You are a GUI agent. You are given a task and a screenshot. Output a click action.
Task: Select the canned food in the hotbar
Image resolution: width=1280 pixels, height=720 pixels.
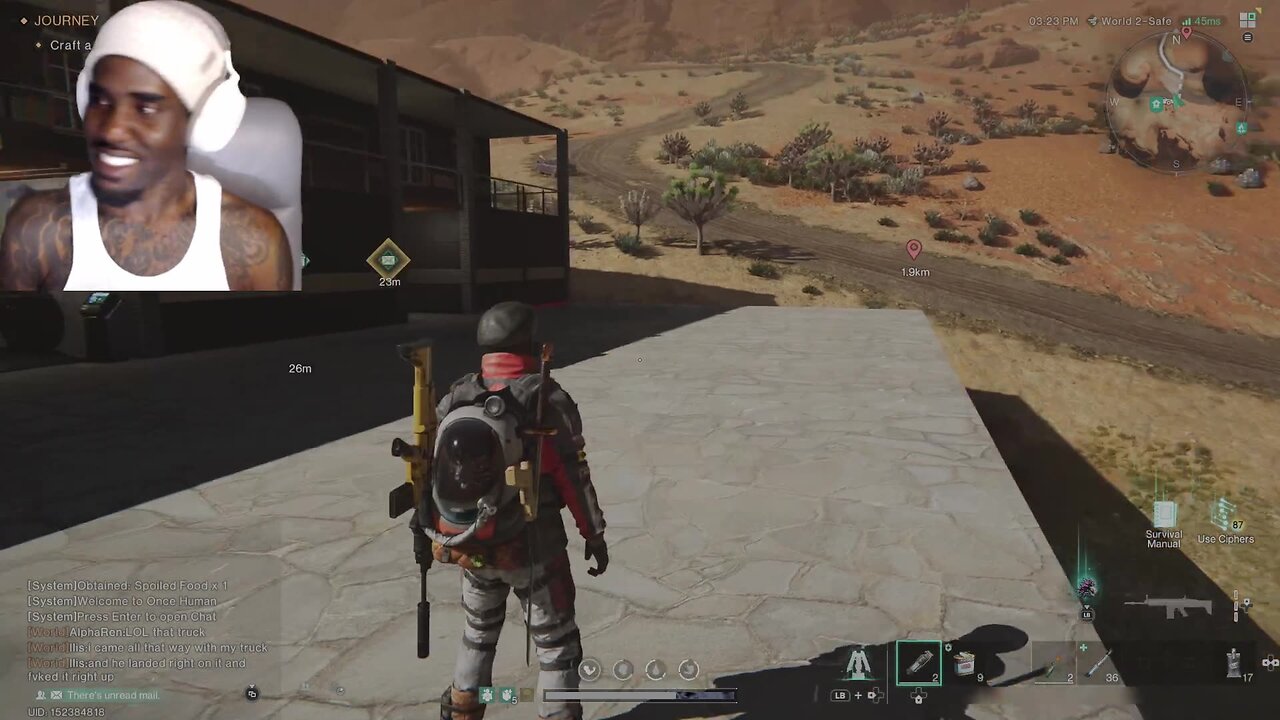pyautogui.click(x=963, y=662)
